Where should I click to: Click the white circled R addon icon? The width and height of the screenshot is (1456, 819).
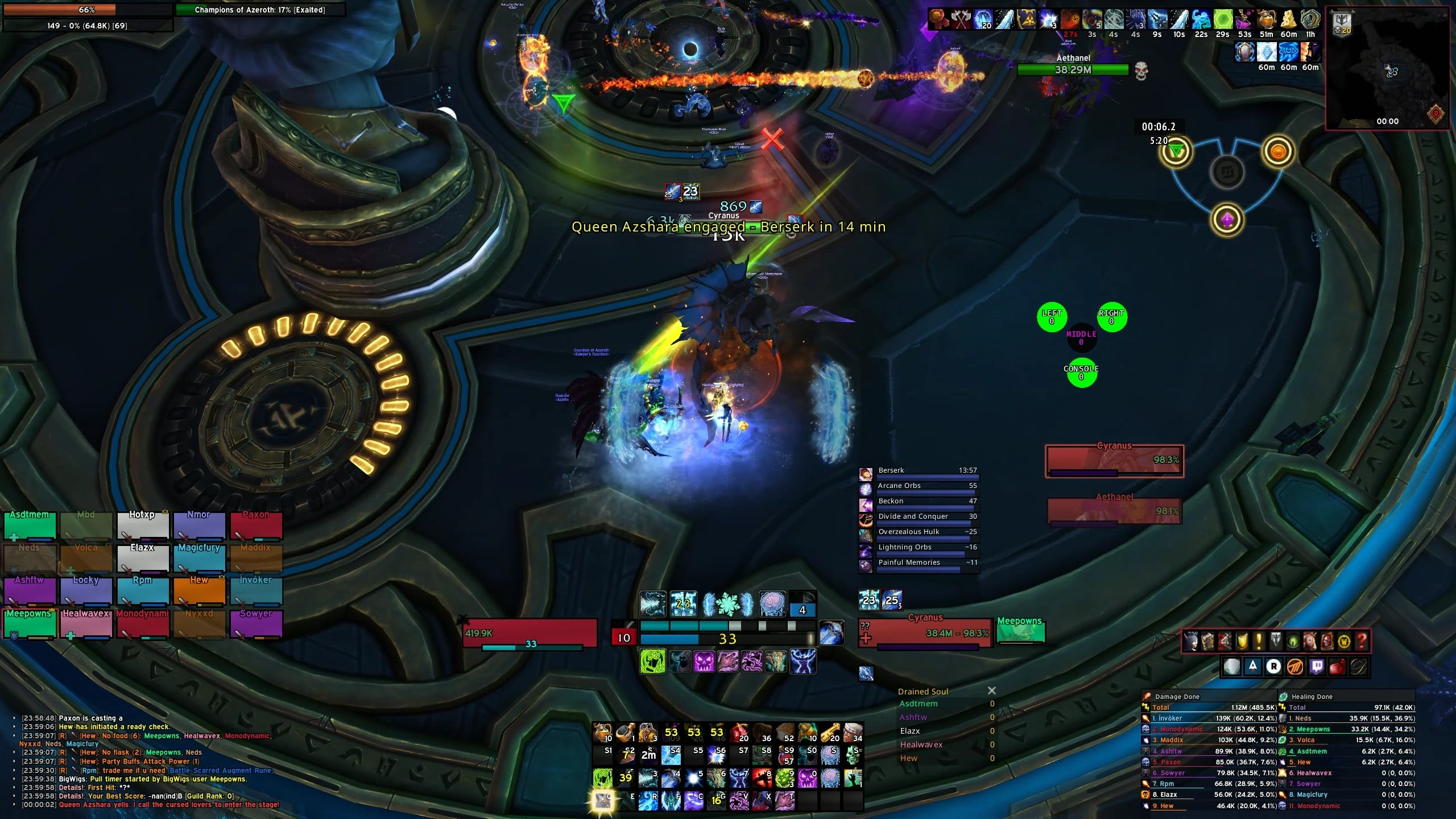point(1273,667)
